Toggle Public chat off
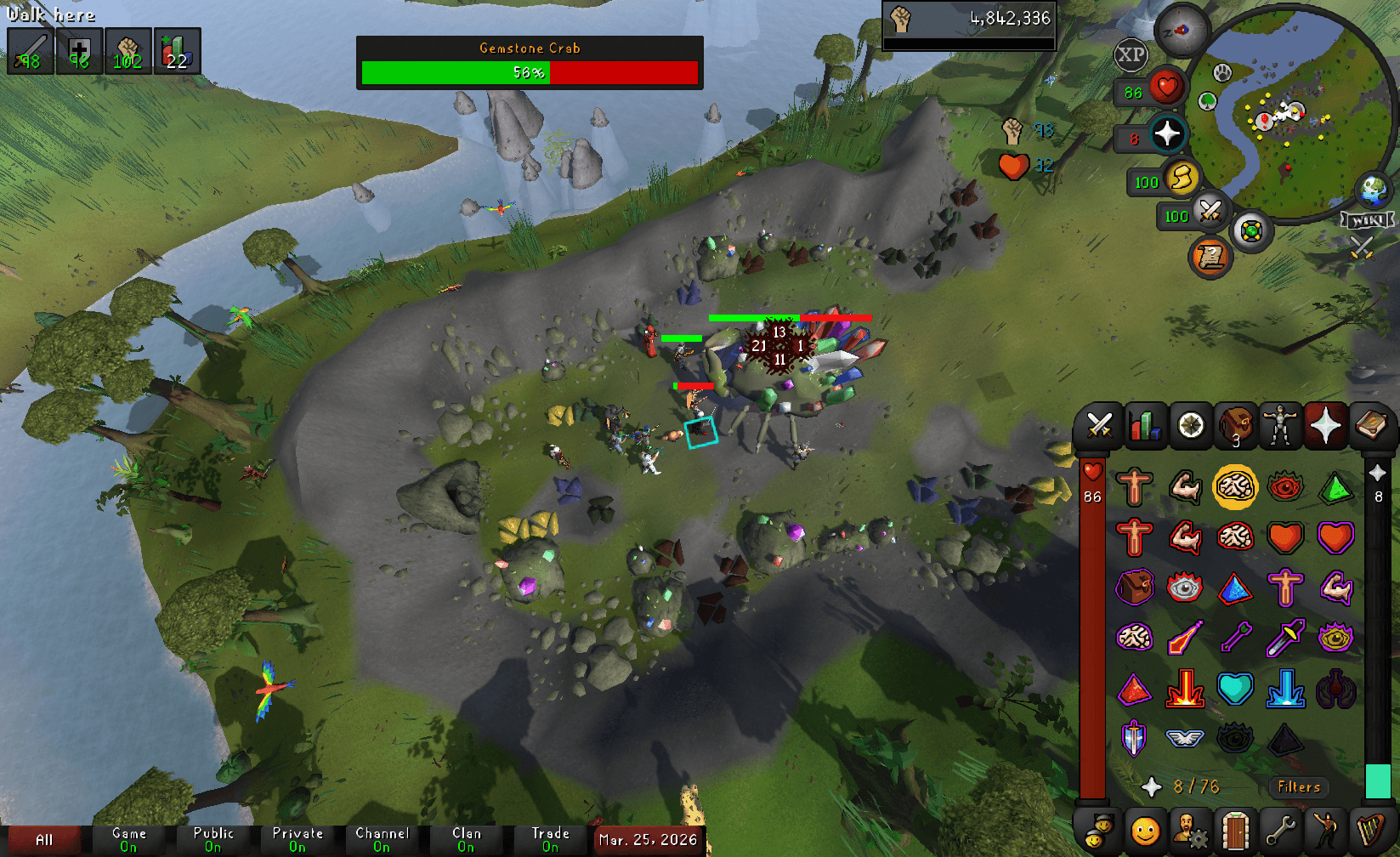The height and width of the screenshot is (857, 1400). coord(213,840)
